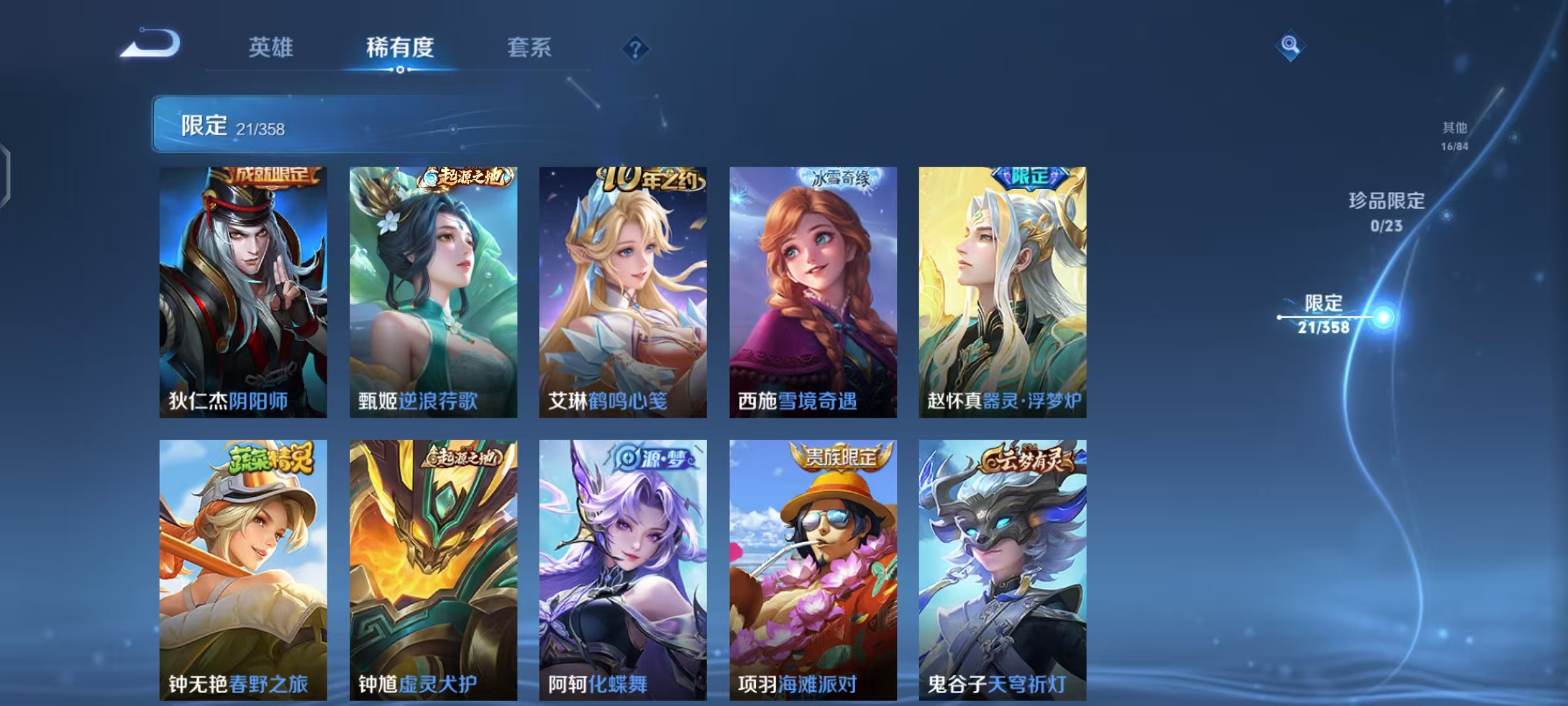
Task: Click the help question mark icon
Action: [x=637, y=49]
